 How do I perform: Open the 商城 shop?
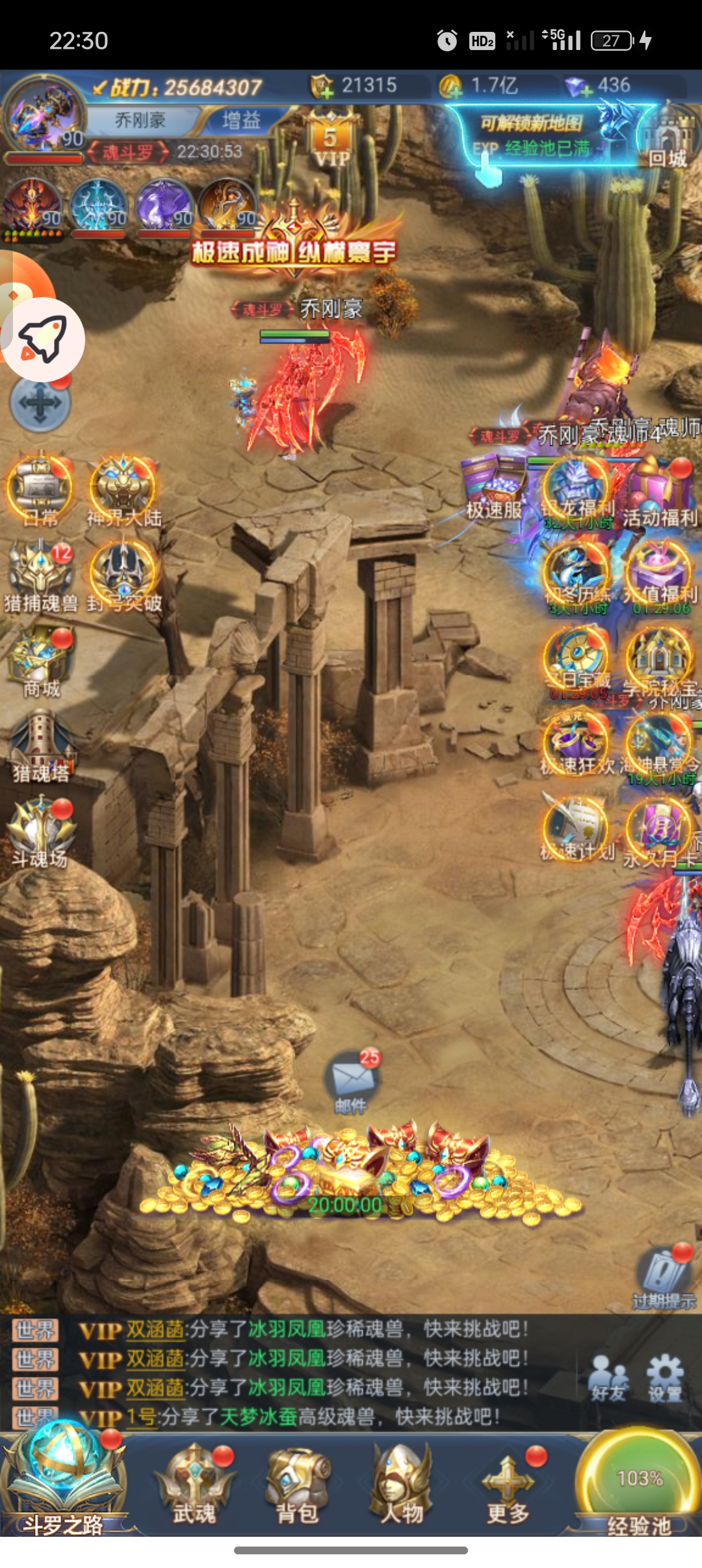click(41, 661)
